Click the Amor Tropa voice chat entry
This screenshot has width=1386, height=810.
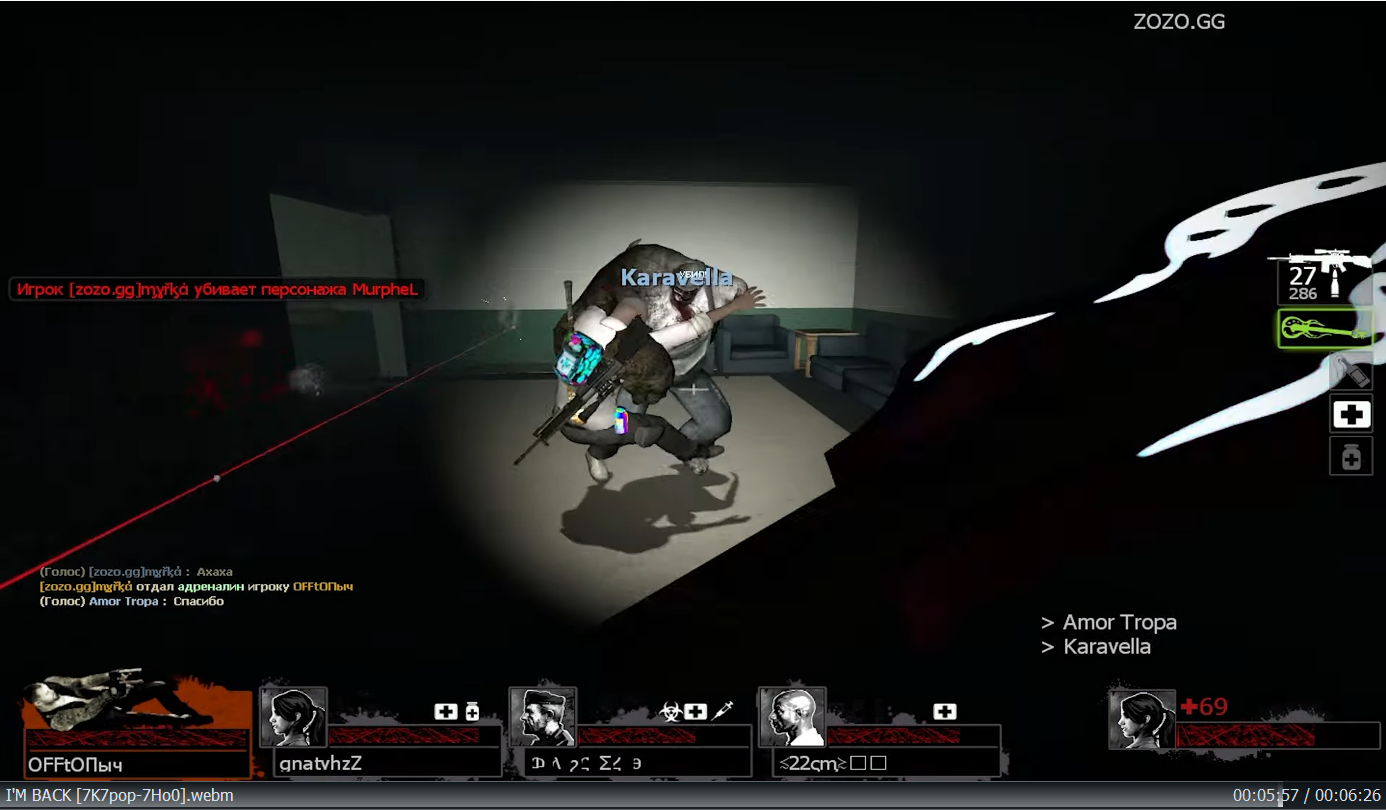click(1118, 623)
